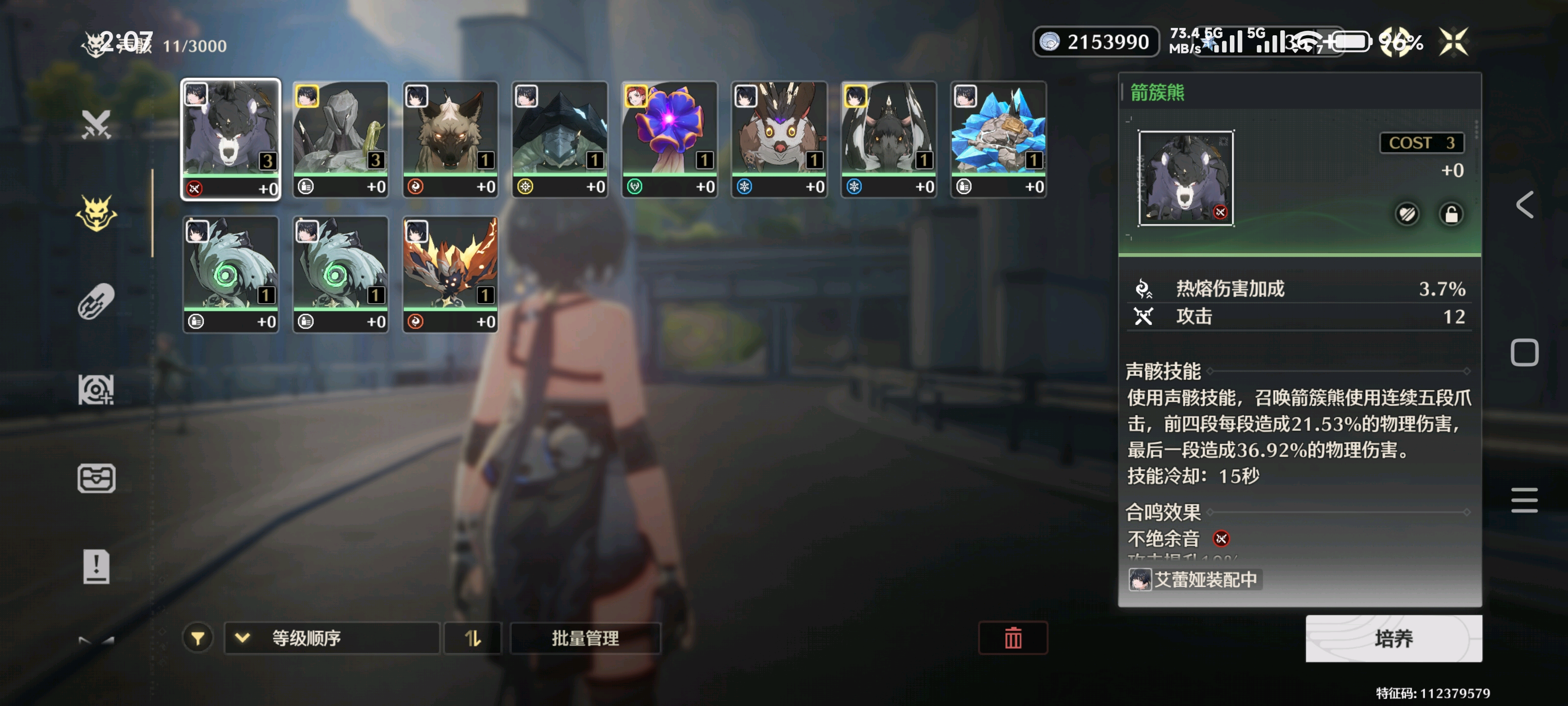This screenshot has height=706, width=1568.
Task: Close the echo inventory screen
Action: coord(1453,42)
